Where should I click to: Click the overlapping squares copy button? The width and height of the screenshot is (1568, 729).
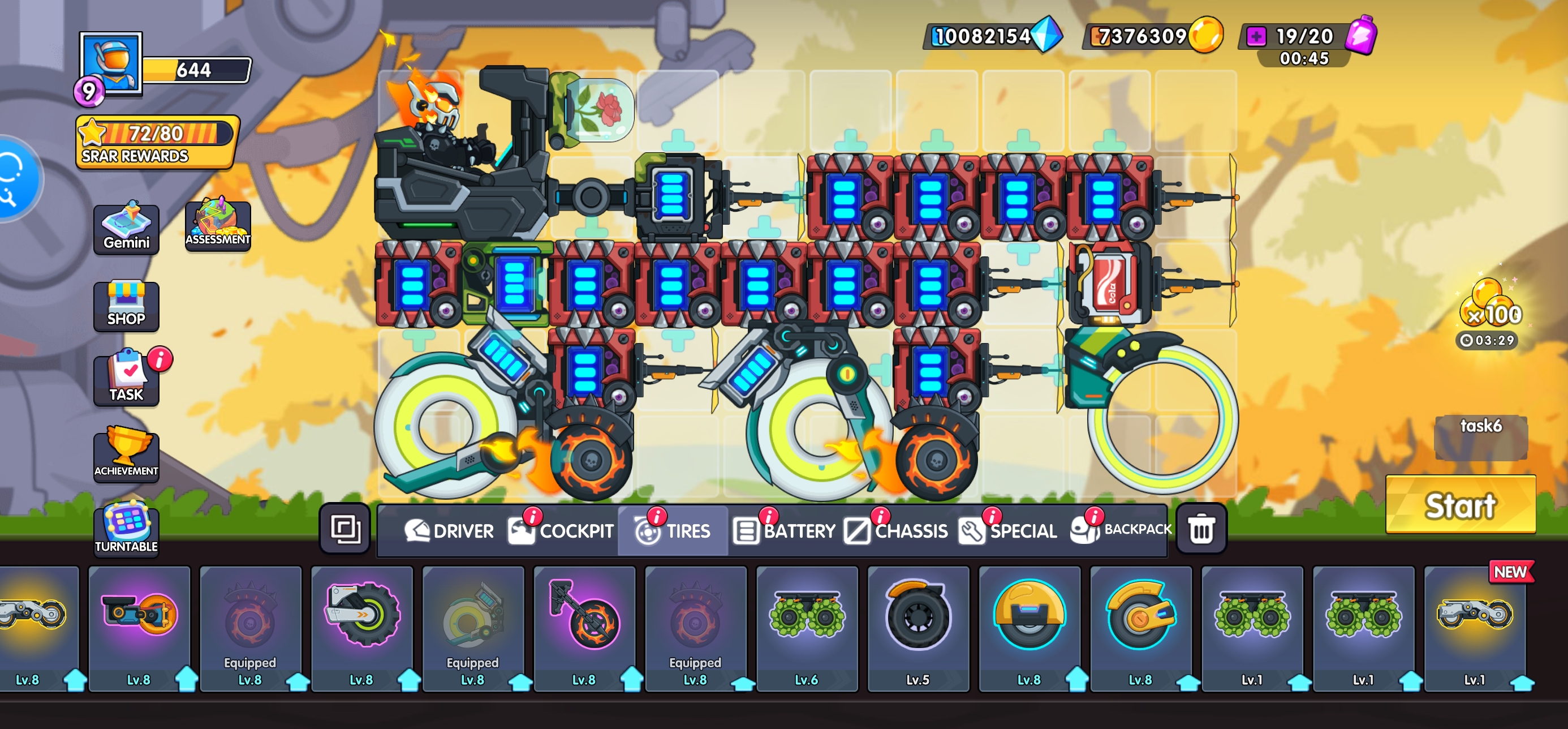pos(345,529)
